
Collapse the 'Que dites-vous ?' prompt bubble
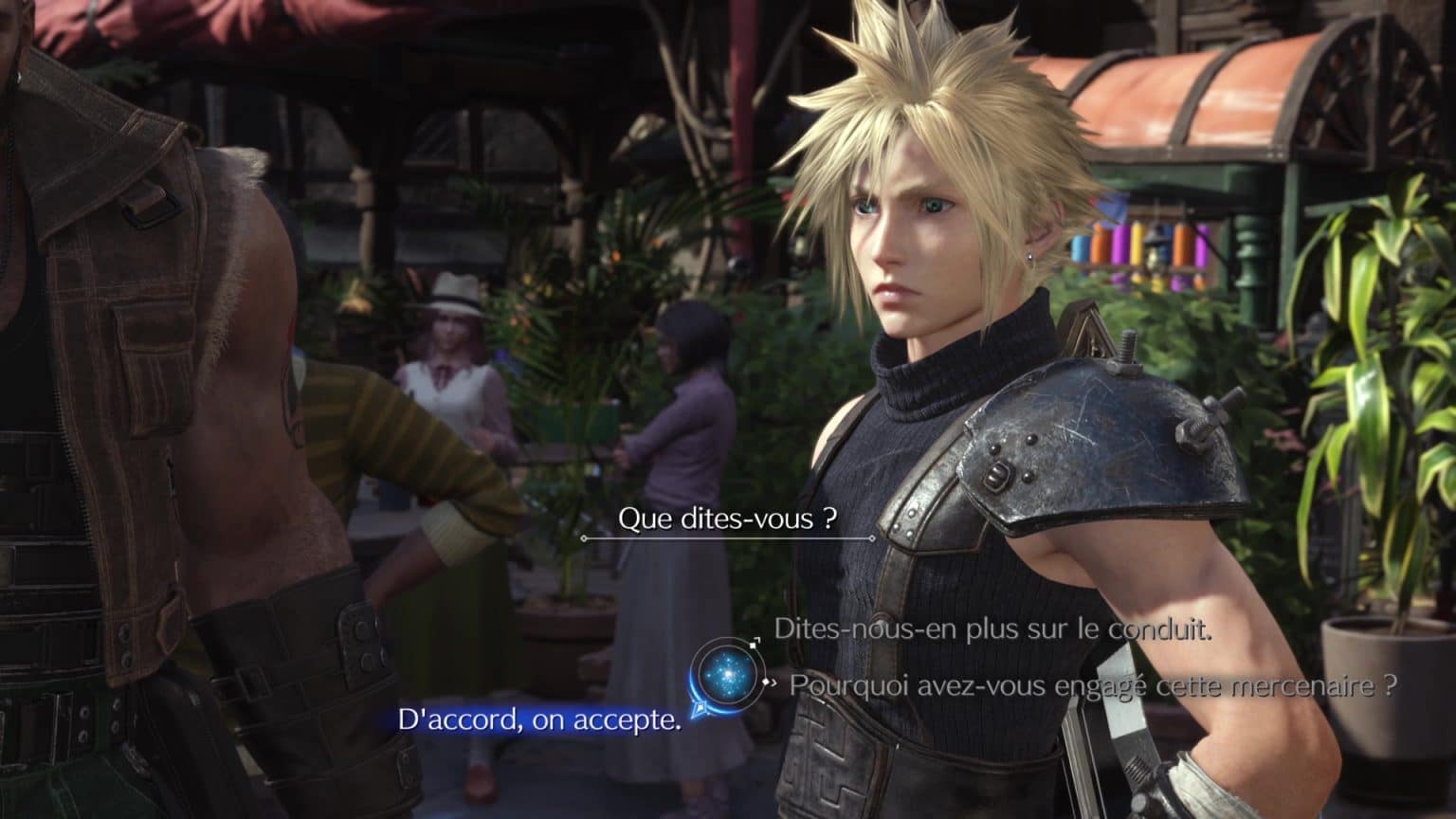pos(726,518)
